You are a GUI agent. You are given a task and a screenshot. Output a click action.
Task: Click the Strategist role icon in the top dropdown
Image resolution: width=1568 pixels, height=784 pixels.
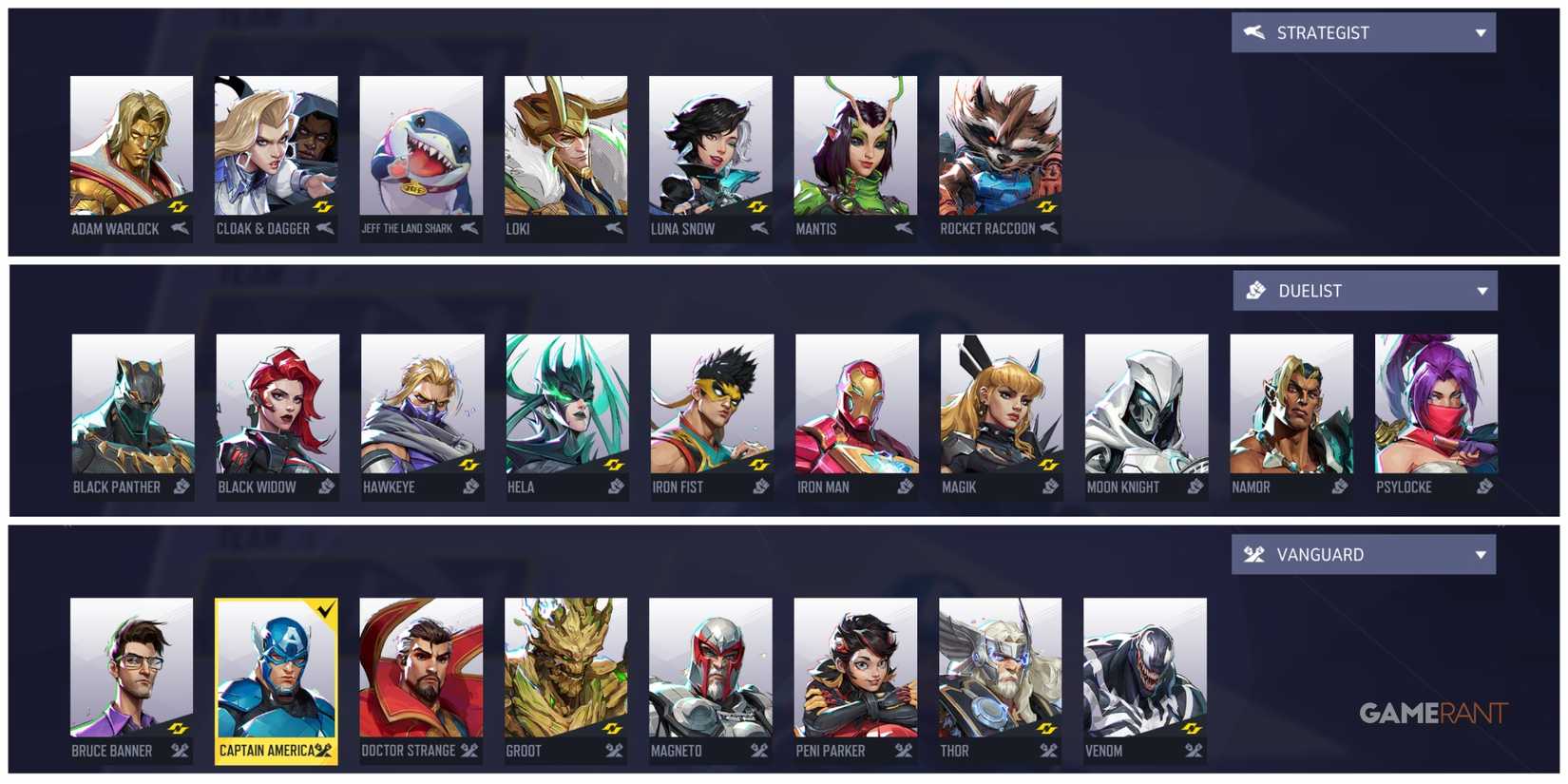pyautogui.click(x=1253, y=31)
